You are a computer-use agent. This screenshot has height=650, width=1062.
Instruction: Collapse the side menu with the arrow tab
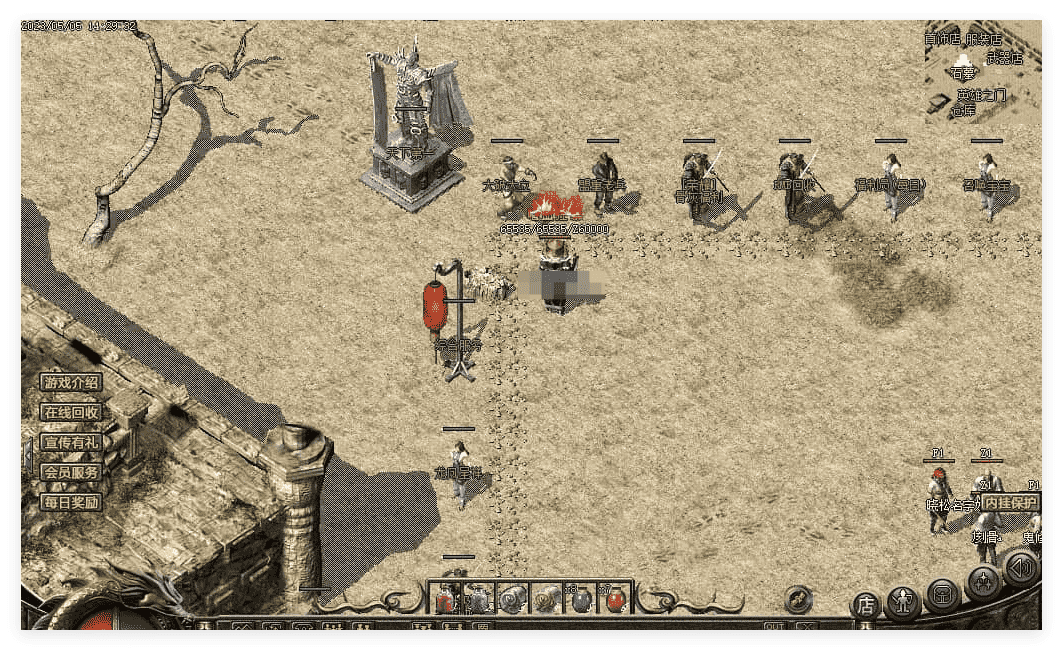(x=27, y=455)
